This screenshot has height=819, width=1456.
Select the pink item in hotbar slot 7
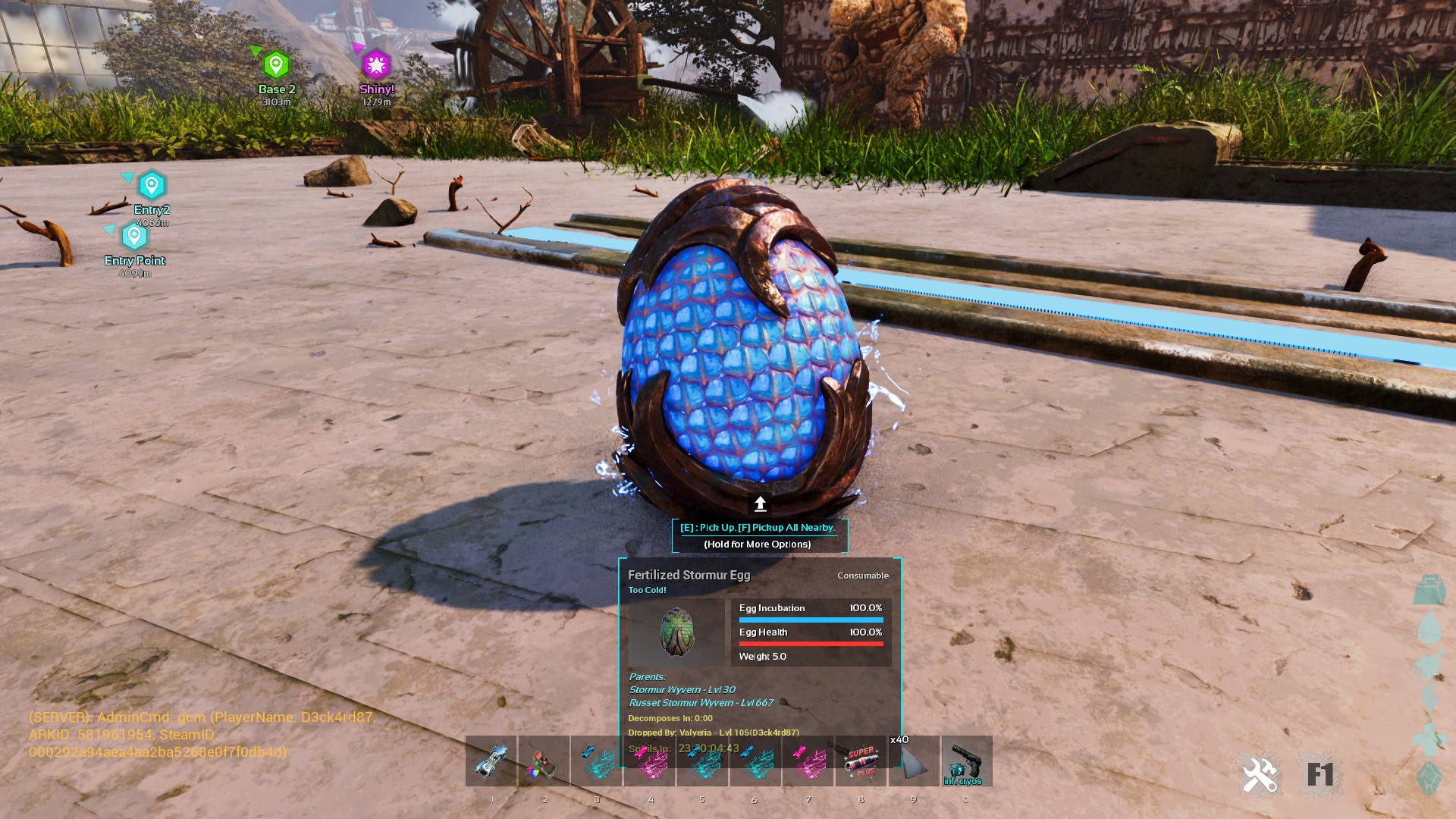[x=808, y=761]
